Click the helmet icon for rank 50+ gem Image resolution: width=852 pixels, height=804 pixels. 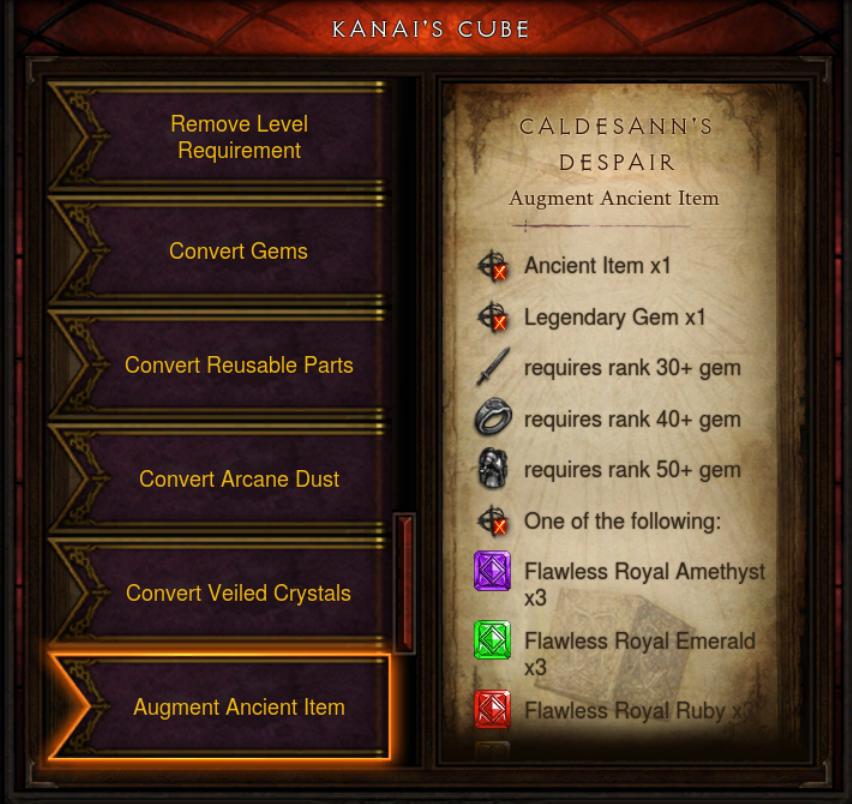point(492,470)
